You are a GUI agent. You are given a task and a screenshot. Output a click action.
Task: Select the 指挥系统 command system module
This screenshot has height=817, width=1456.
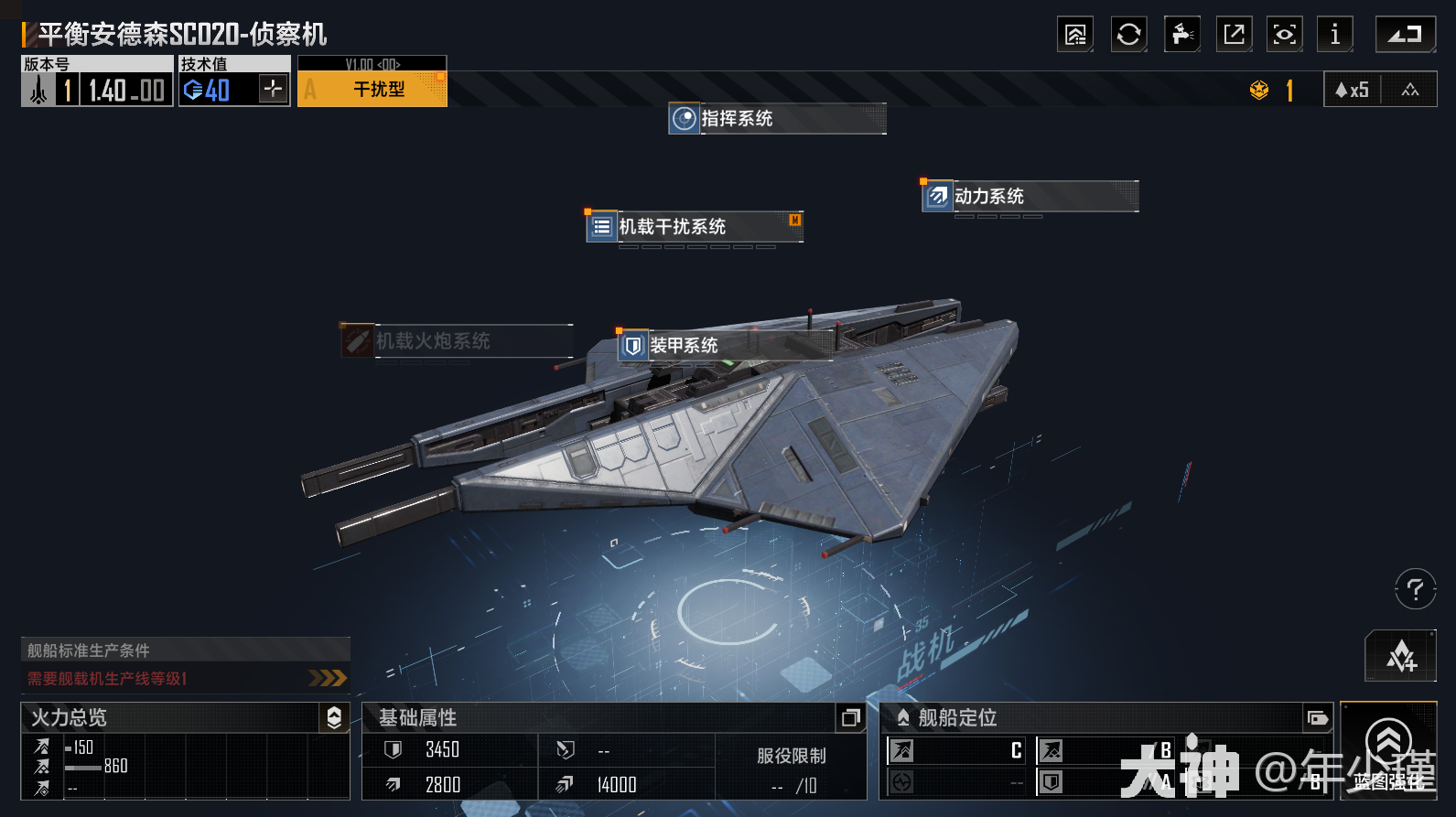tap(777, 119)
